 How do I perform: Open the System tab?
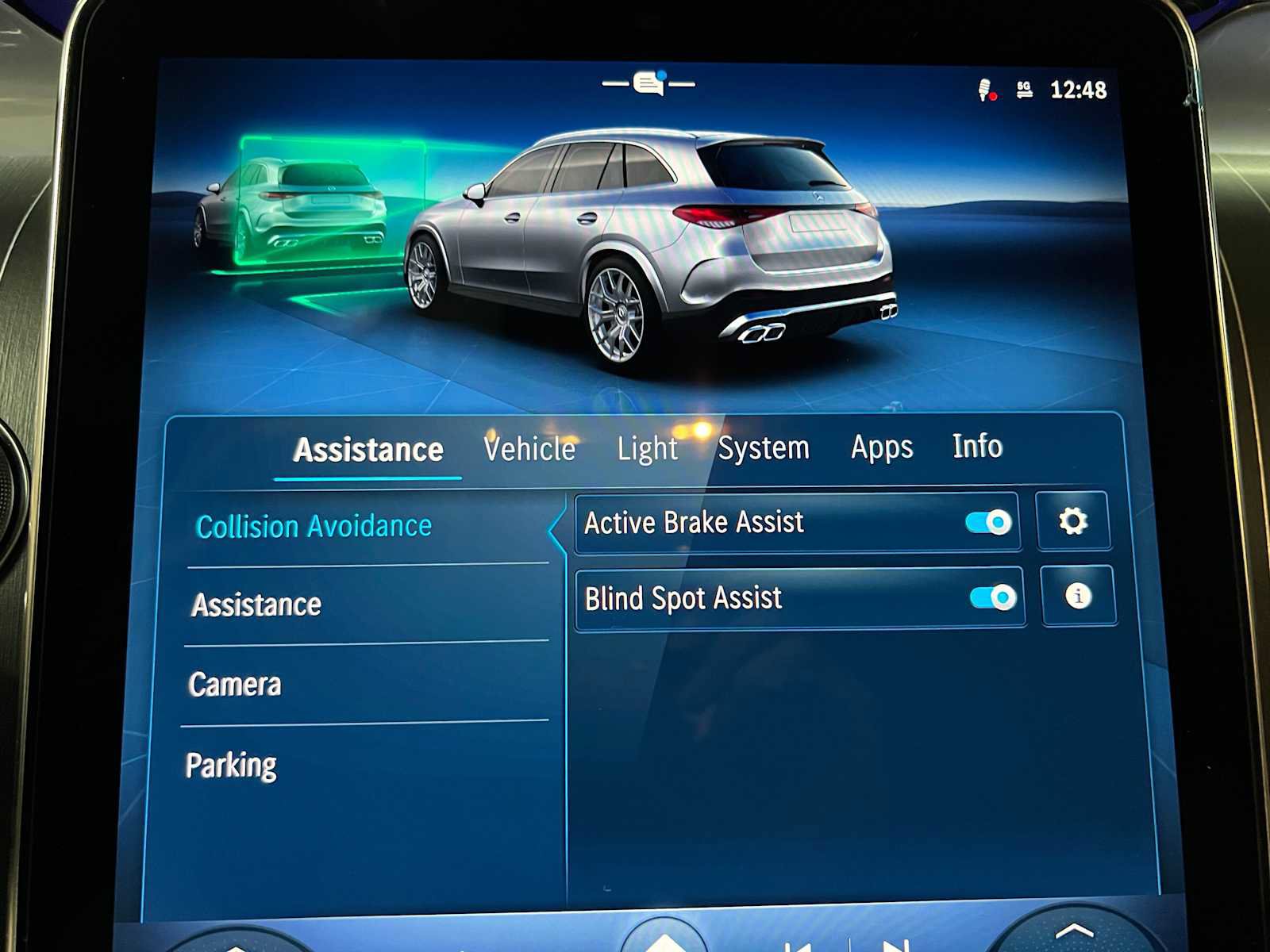click(764, 447)
